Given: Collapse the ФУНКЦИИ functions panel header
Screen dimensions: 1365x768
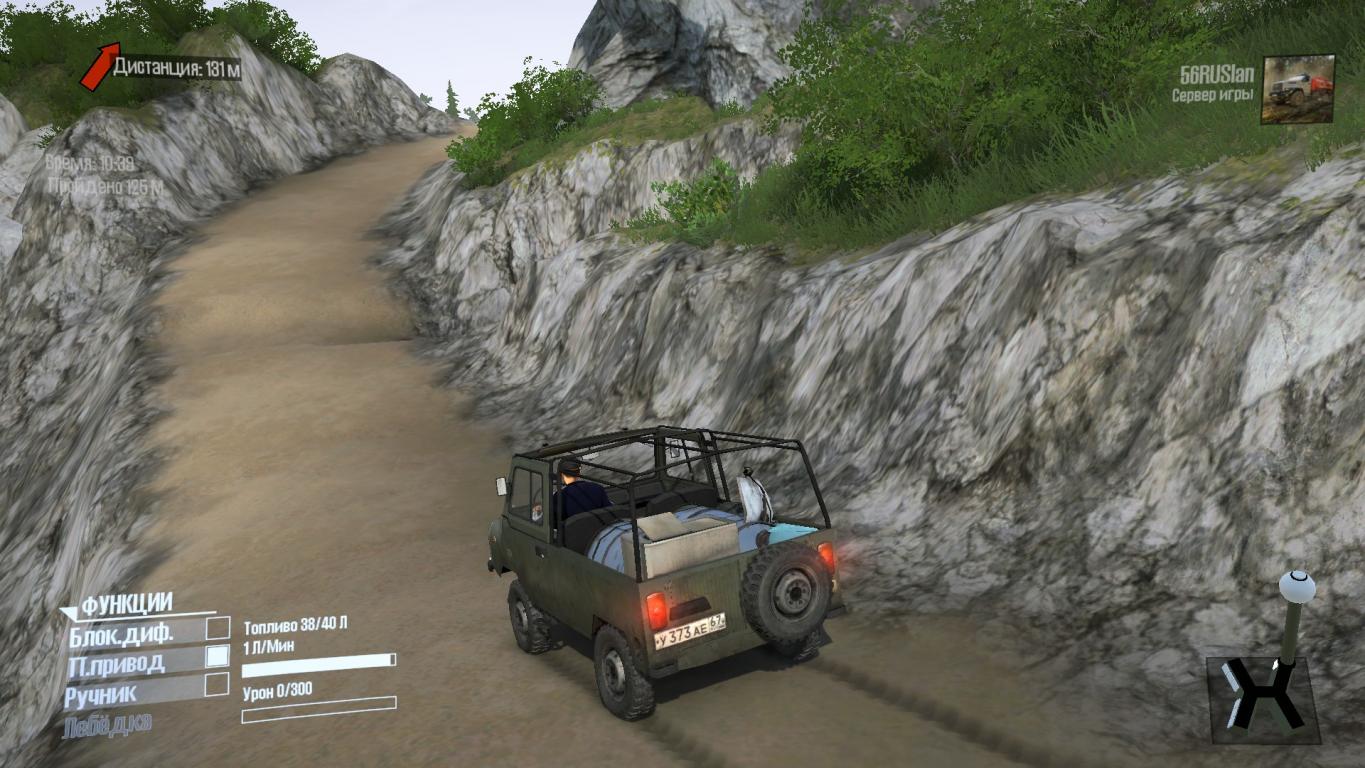Looking at the screenshot, I should click(x=126, y=604).
